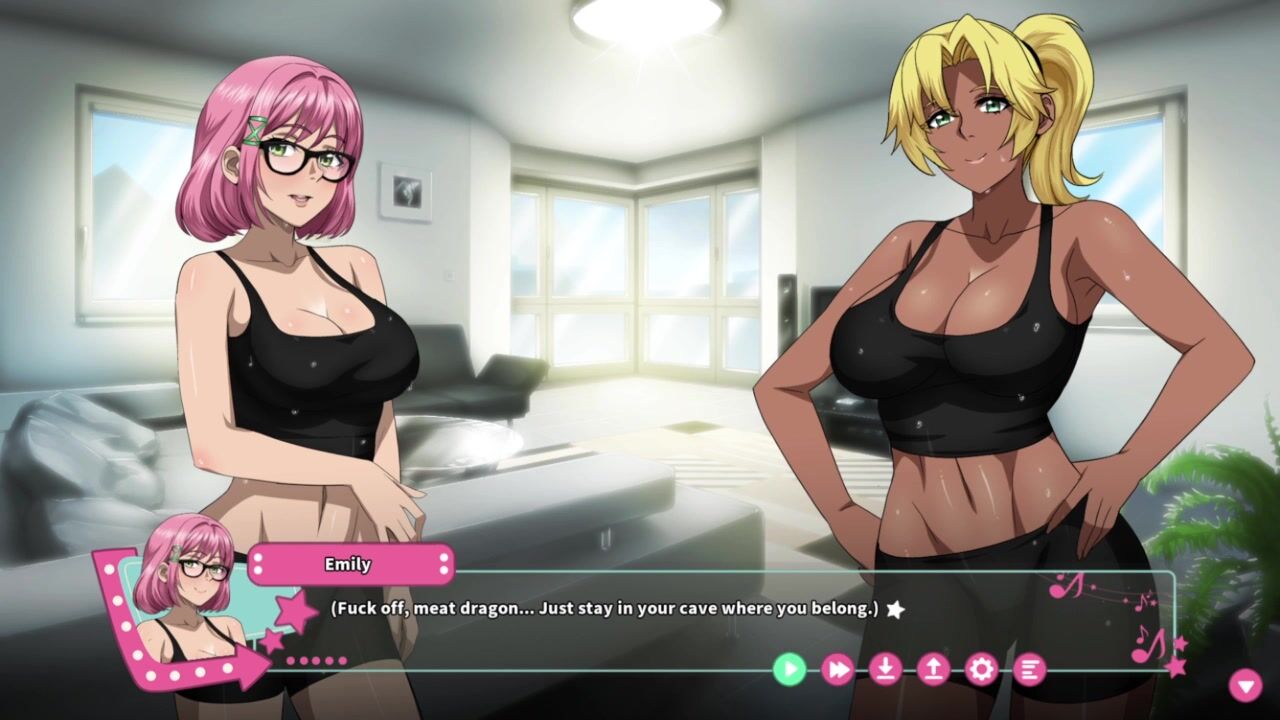Open the save menu via download-arrow icon
Viewport: 1280px width, 720px height.
885,669
